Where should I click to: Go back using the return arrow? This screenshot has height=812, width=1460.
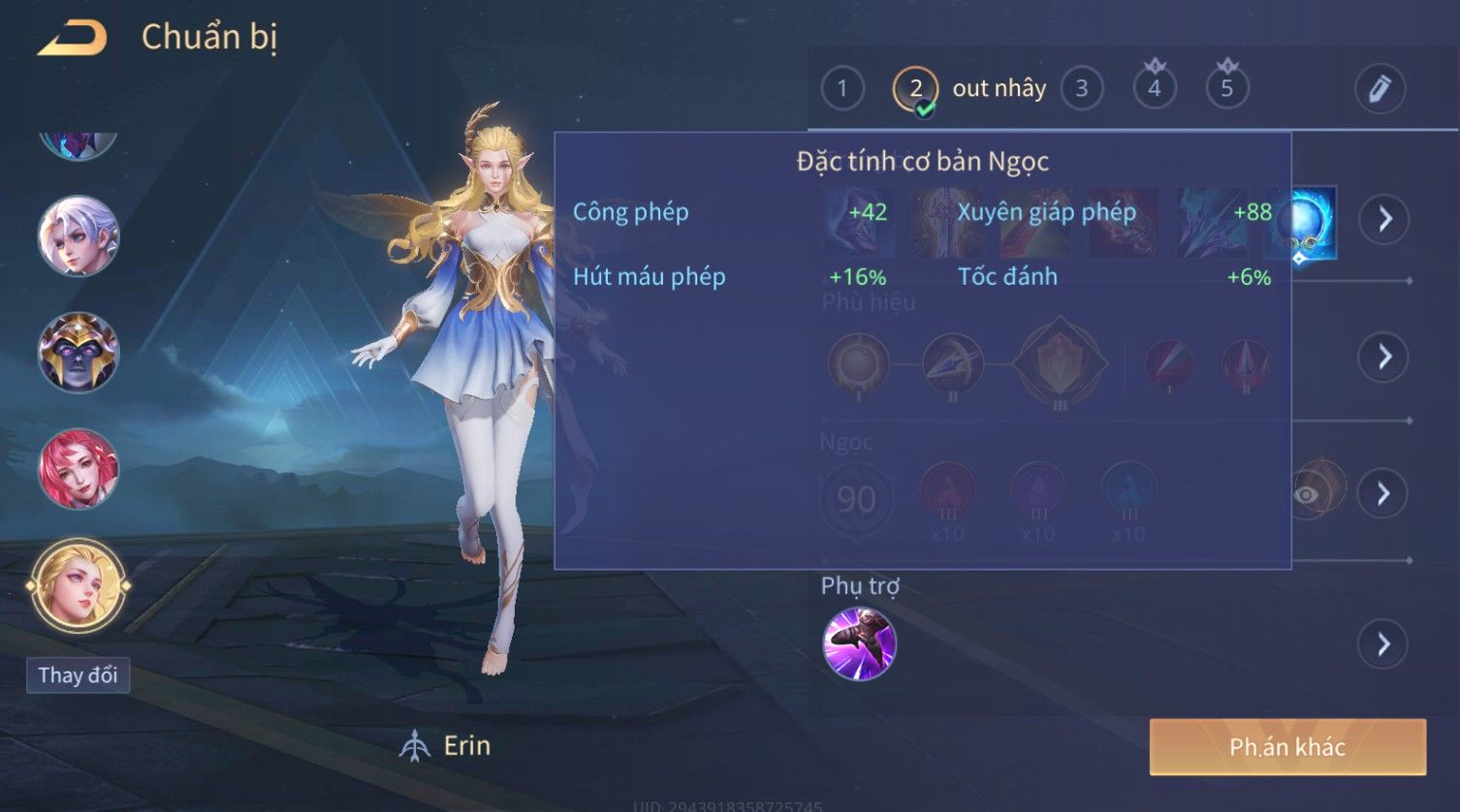72,39
